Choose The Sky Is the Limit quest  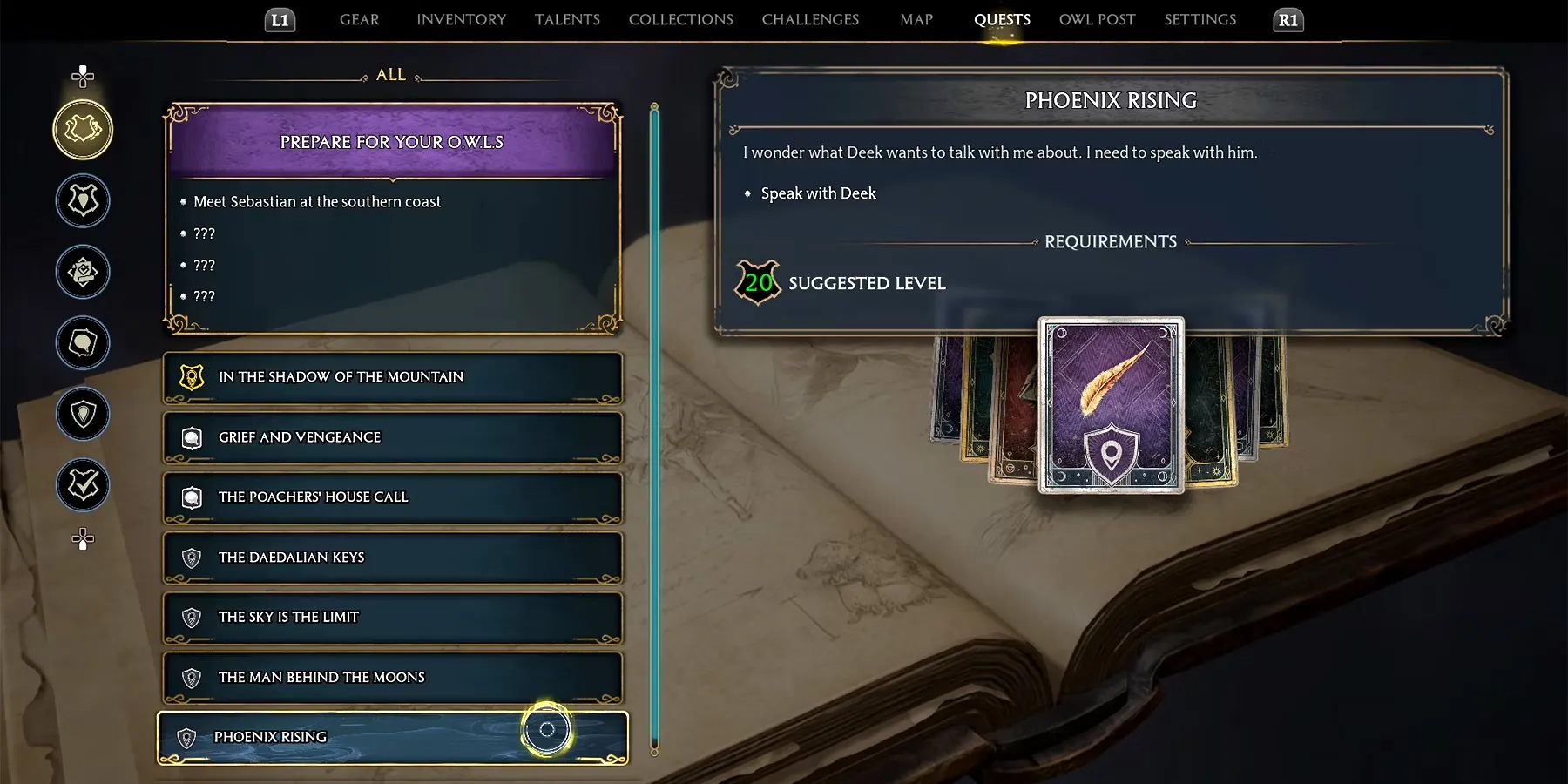coord(392,618)
